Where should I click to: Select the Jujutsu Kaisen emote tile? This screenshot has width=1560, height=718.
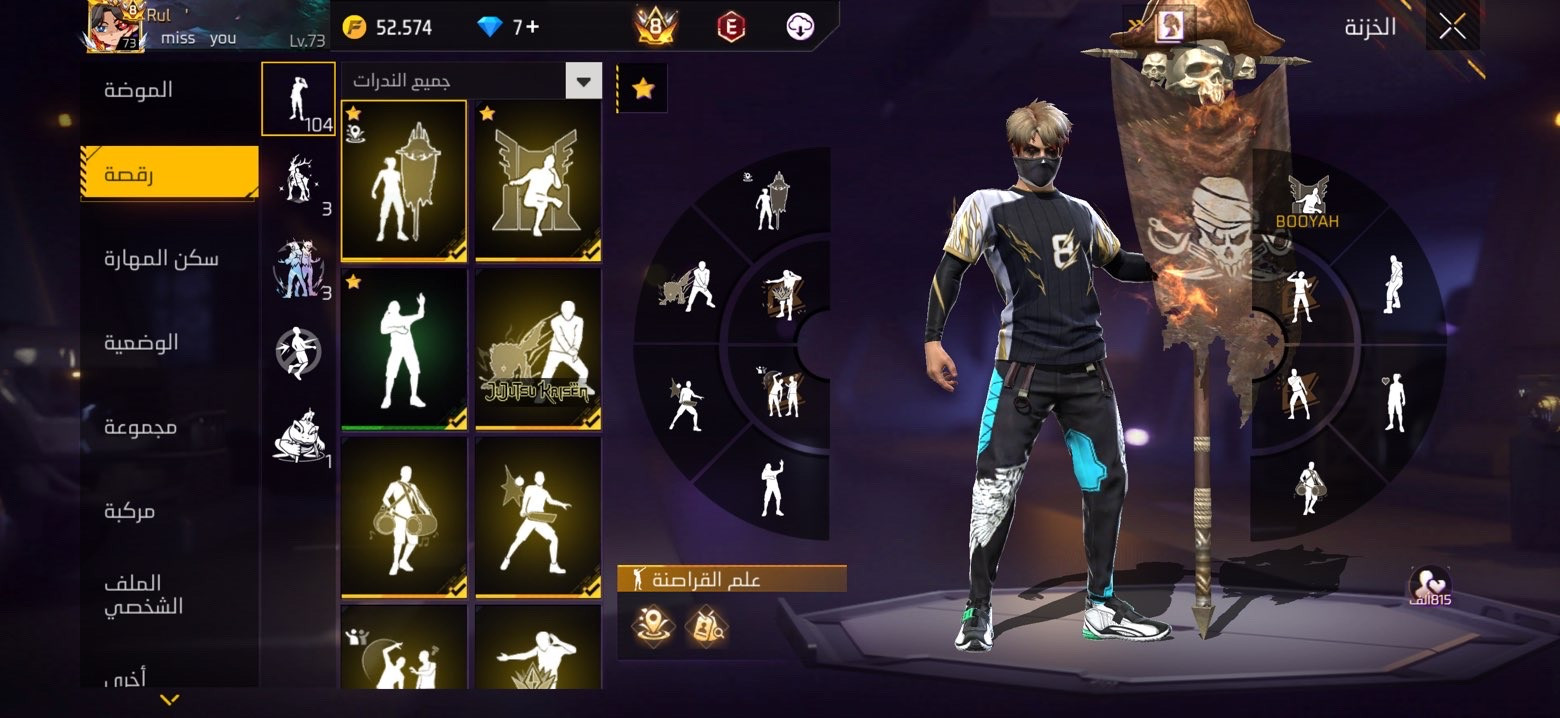coord(538,349)
